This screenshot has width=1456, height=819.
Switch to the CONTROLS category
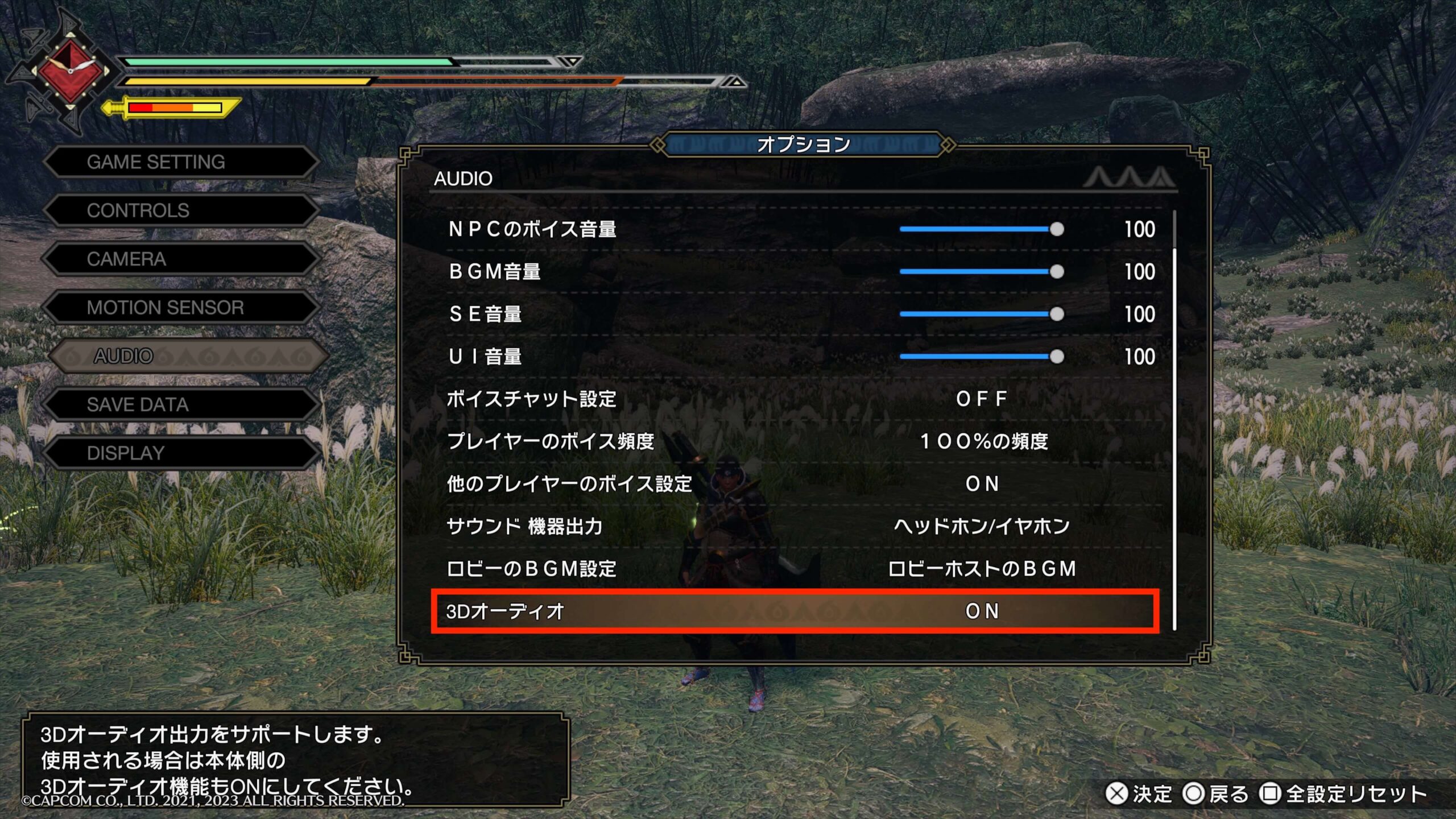(x=181, y=210)
